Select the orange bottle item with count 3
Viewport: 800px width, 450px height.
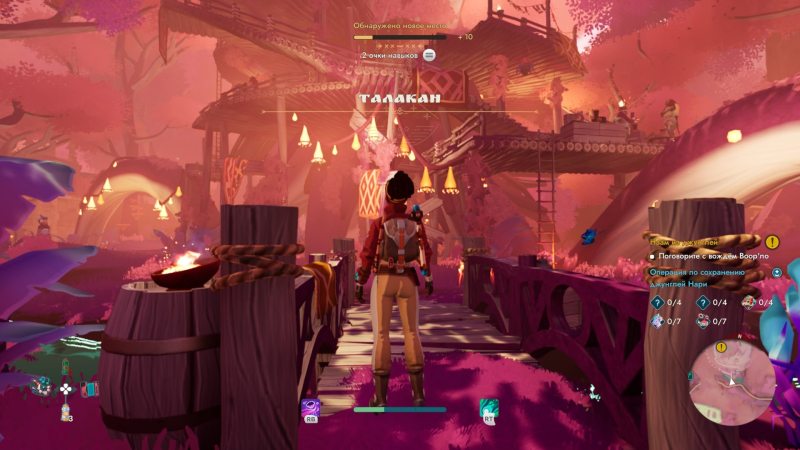pyautogui.click(x=65, y=411)
